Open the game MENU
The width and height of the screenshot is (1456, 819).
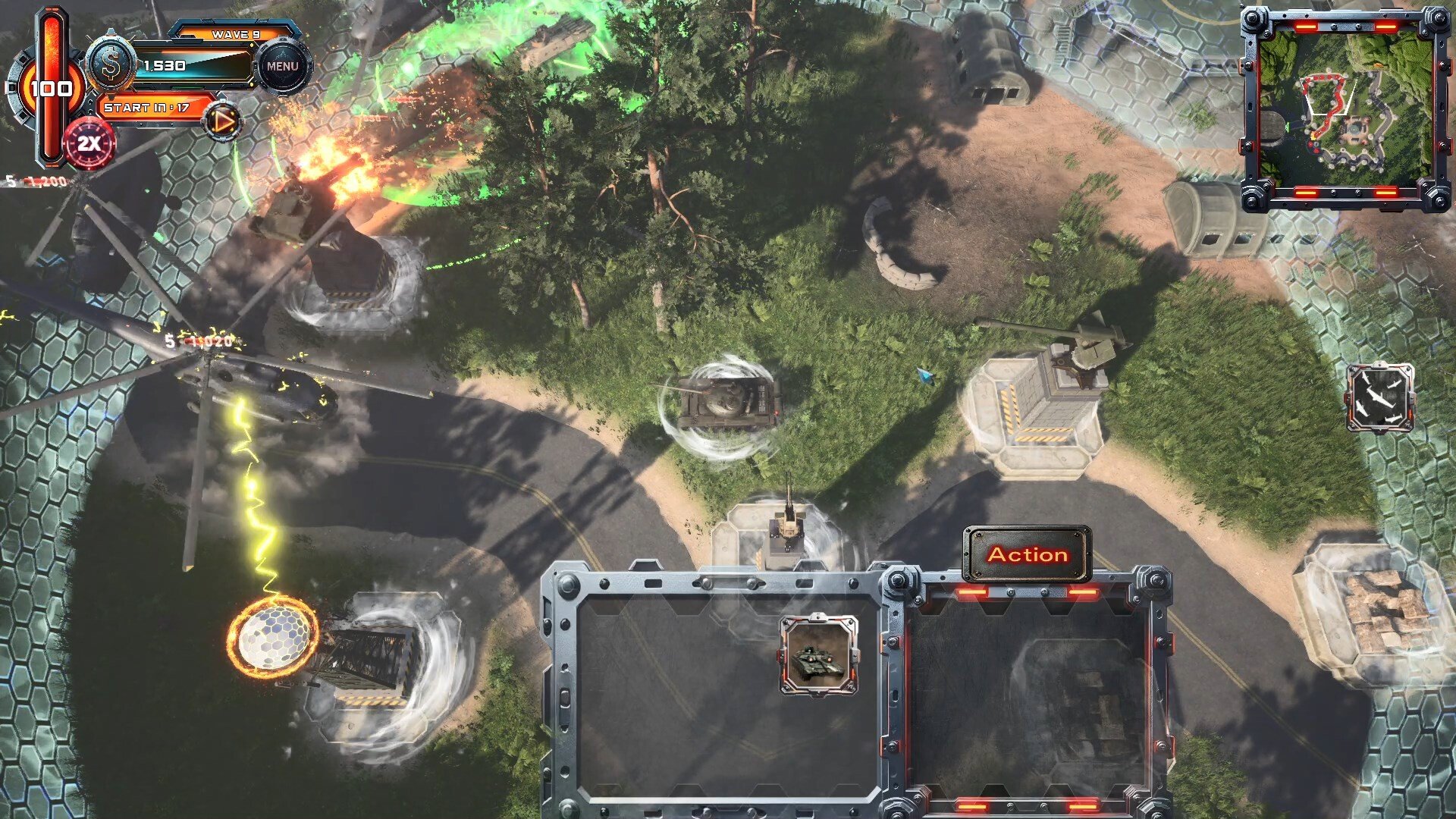coord(282,67)
